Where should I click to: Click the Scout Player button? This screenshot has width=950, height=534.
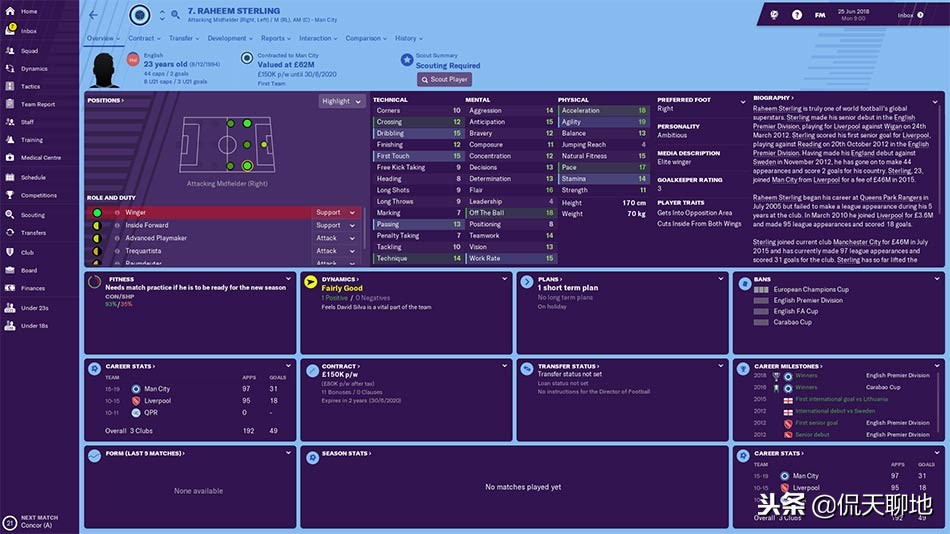(444, 79)
